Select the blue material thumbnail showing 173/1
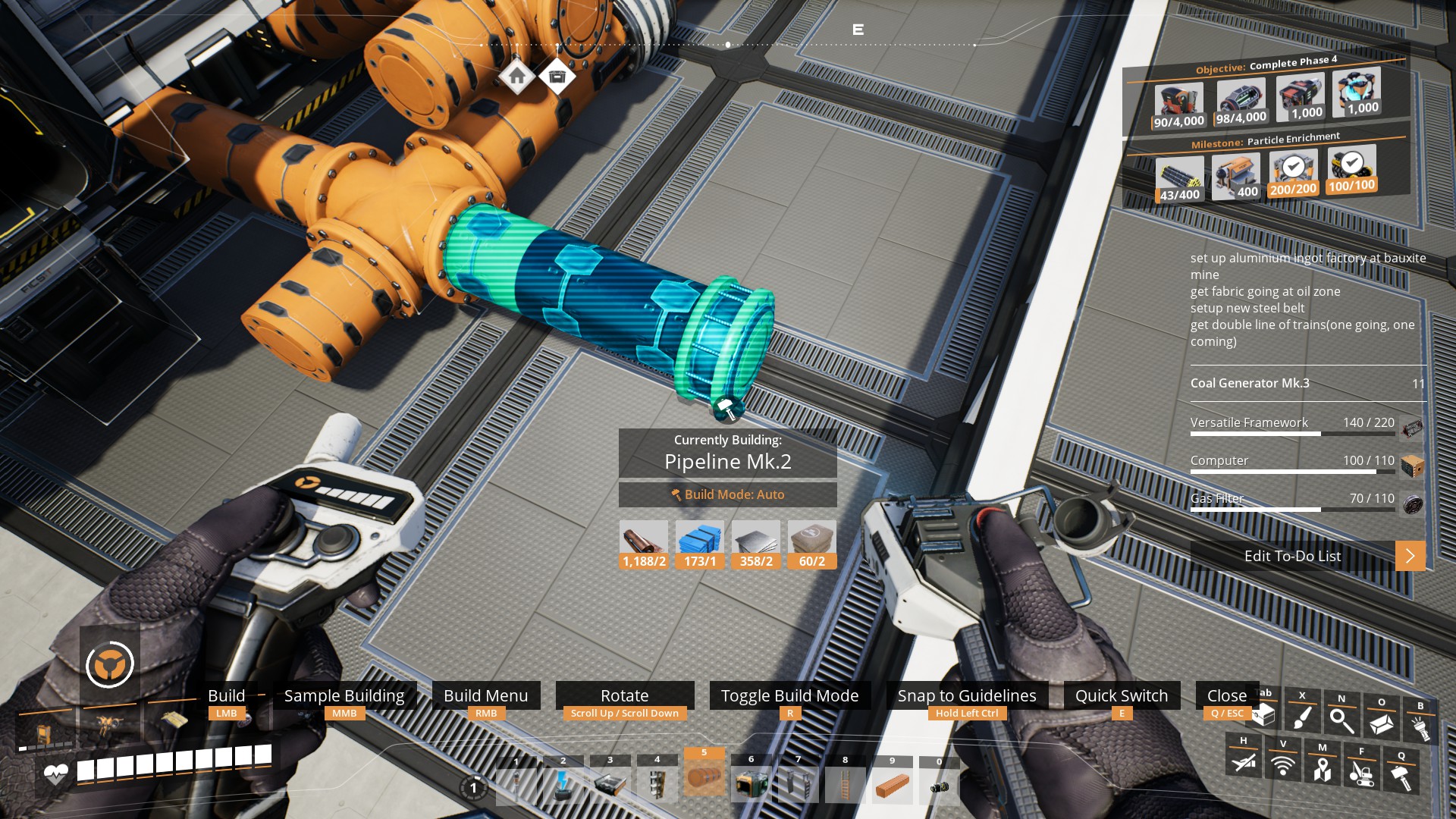 (x=699, y=538)
